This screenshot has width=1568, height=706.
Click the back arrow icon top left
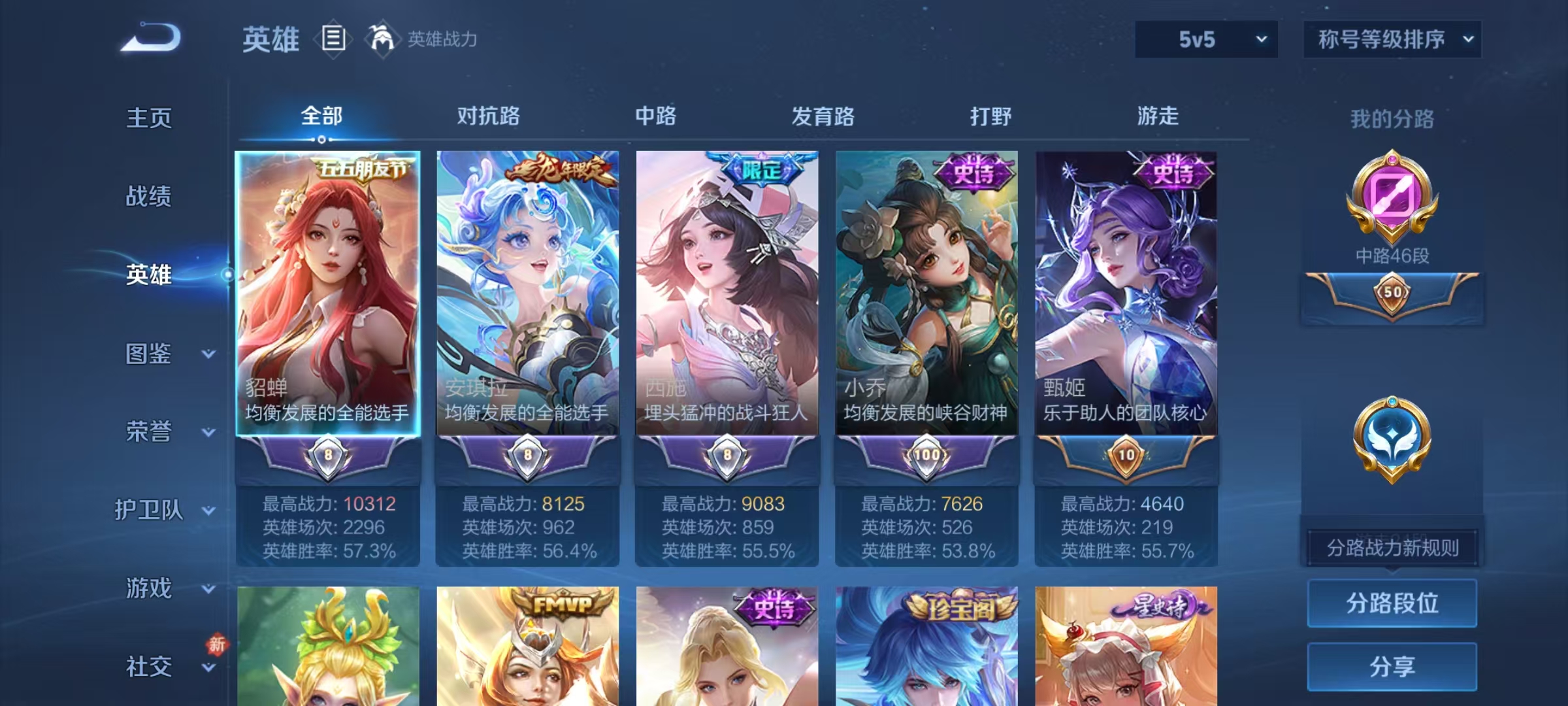(x=150, y=38)
